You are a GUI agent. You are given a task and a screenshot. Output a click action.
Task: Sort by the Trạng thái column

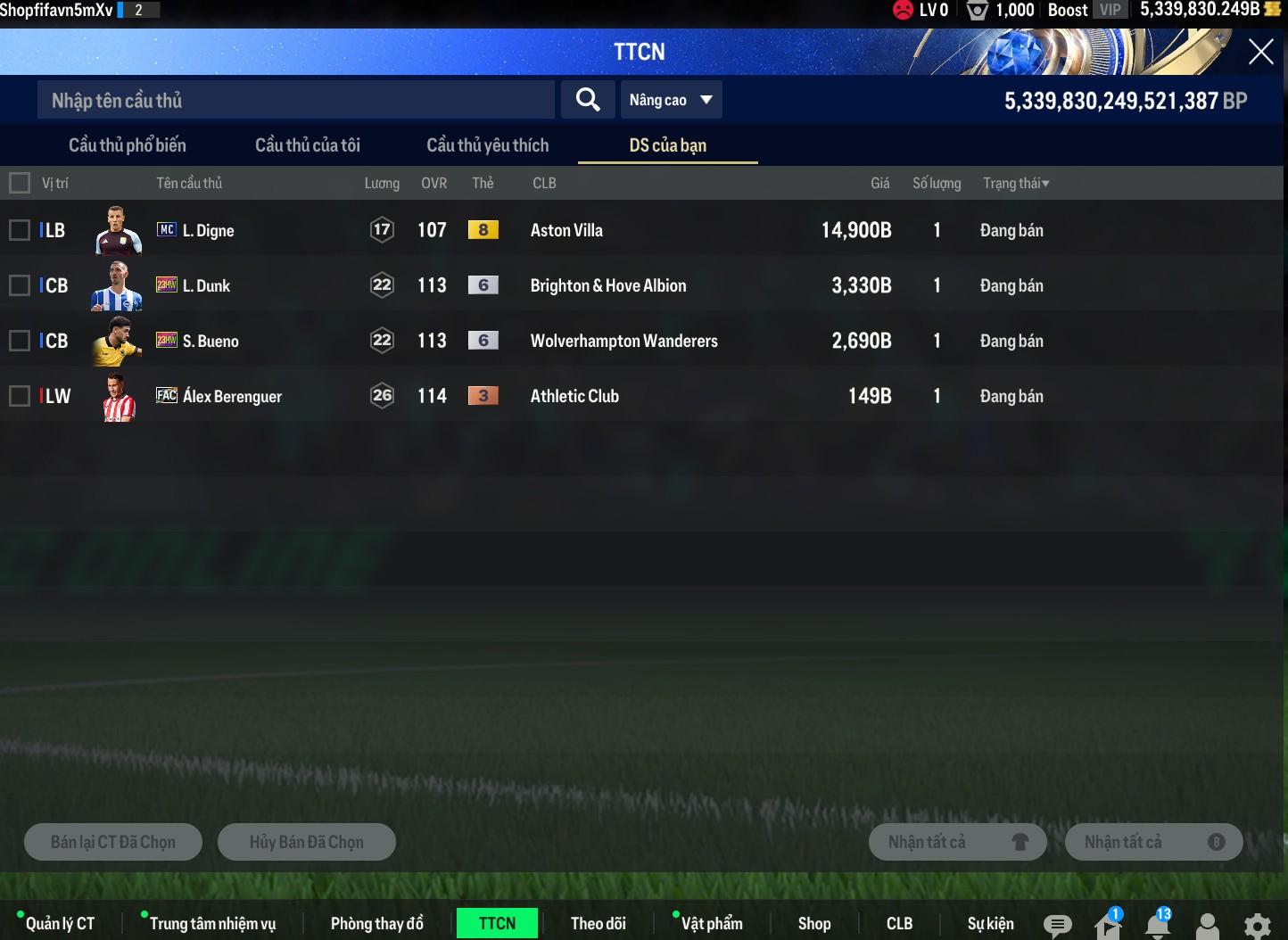(1016, 183)
